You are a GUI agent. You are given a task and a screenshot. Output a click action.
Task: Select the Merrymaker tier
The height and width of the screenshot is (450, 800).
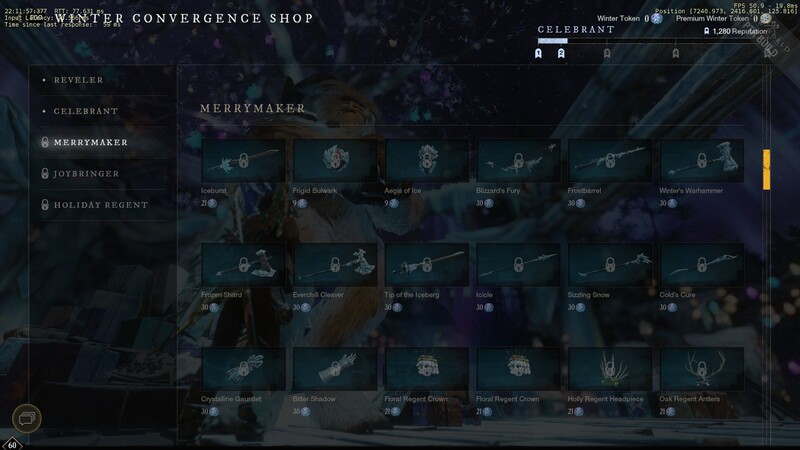pos(90,143)
